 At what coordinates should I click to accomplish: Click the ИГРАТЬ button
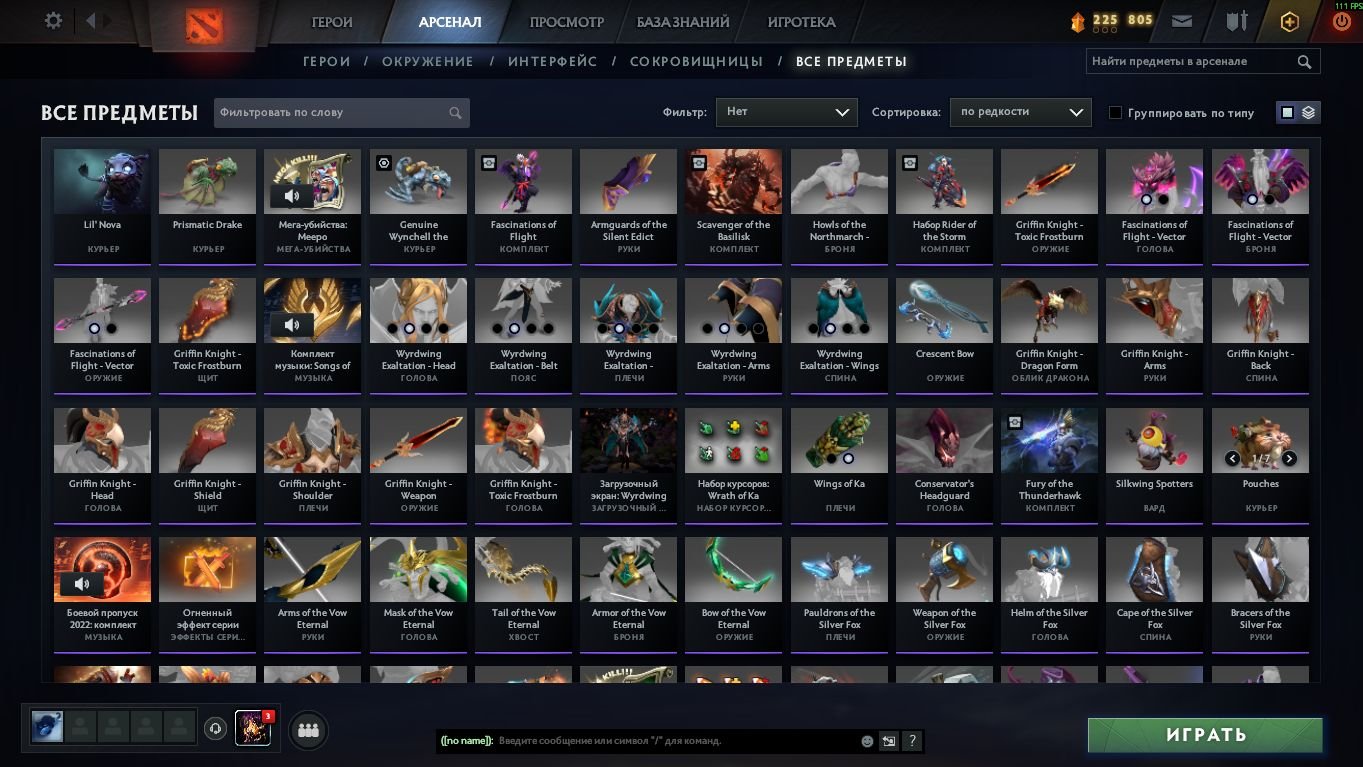coord(1204,734)
